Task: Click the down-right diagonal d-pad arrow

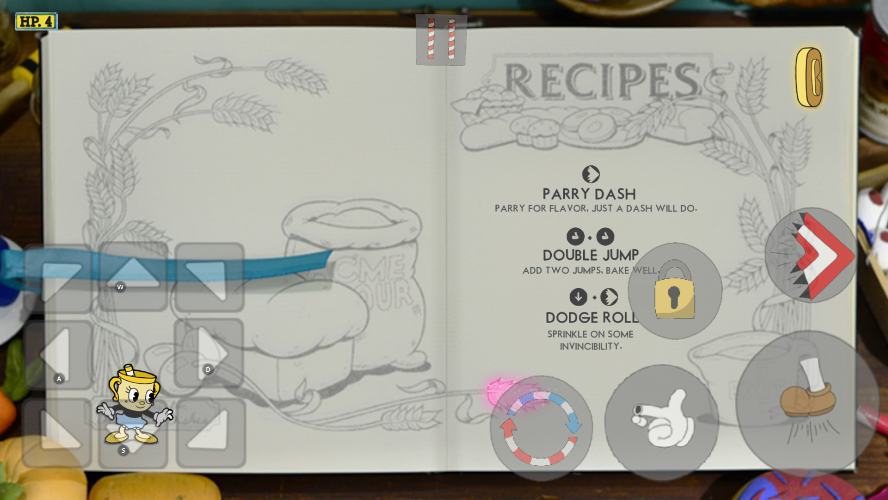Action: tap(210, 432)
